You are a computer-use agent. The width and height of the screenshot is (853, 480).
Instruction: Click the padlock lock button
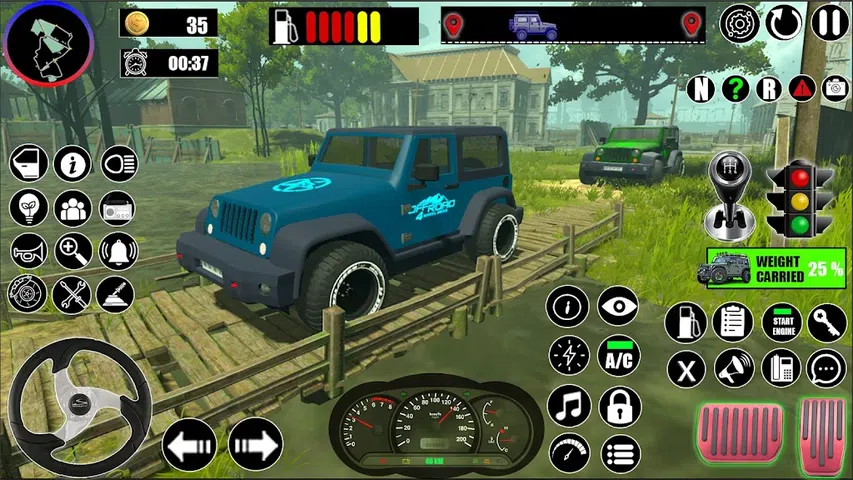point(619,406)
